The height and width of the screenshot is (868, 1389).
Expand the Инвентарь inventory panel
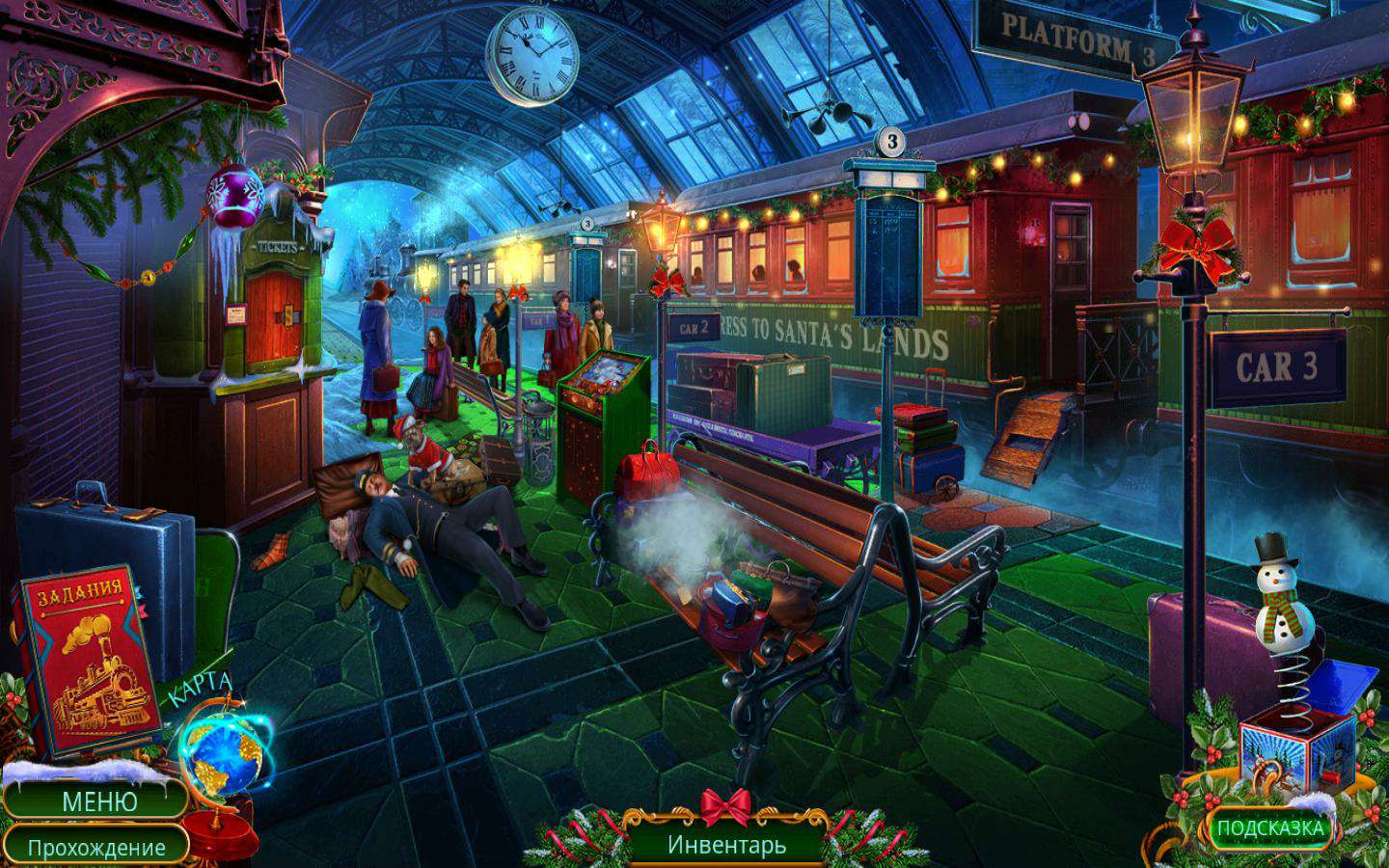tap(726, 845)
